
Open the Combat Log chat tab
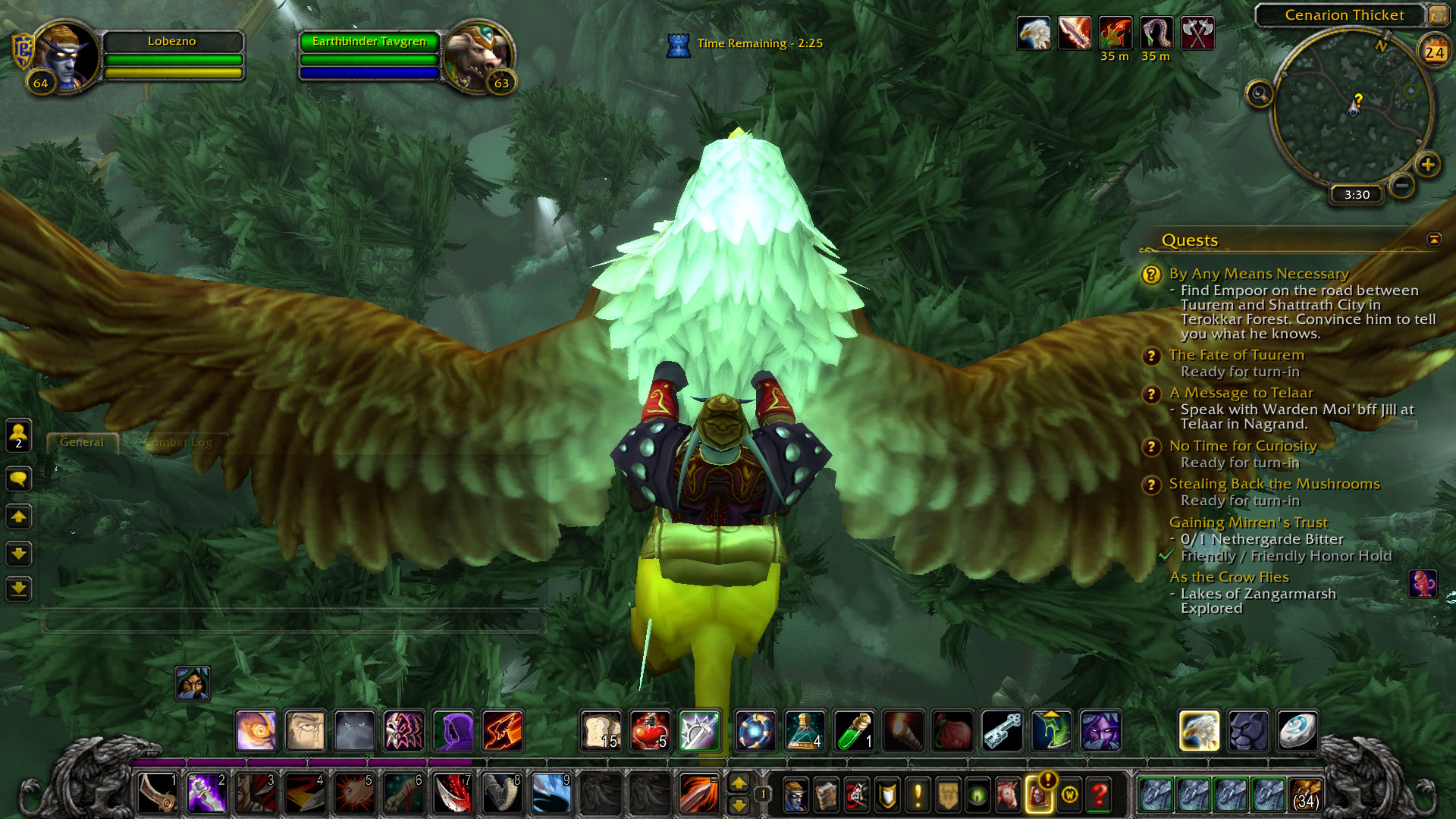(179, 442)
